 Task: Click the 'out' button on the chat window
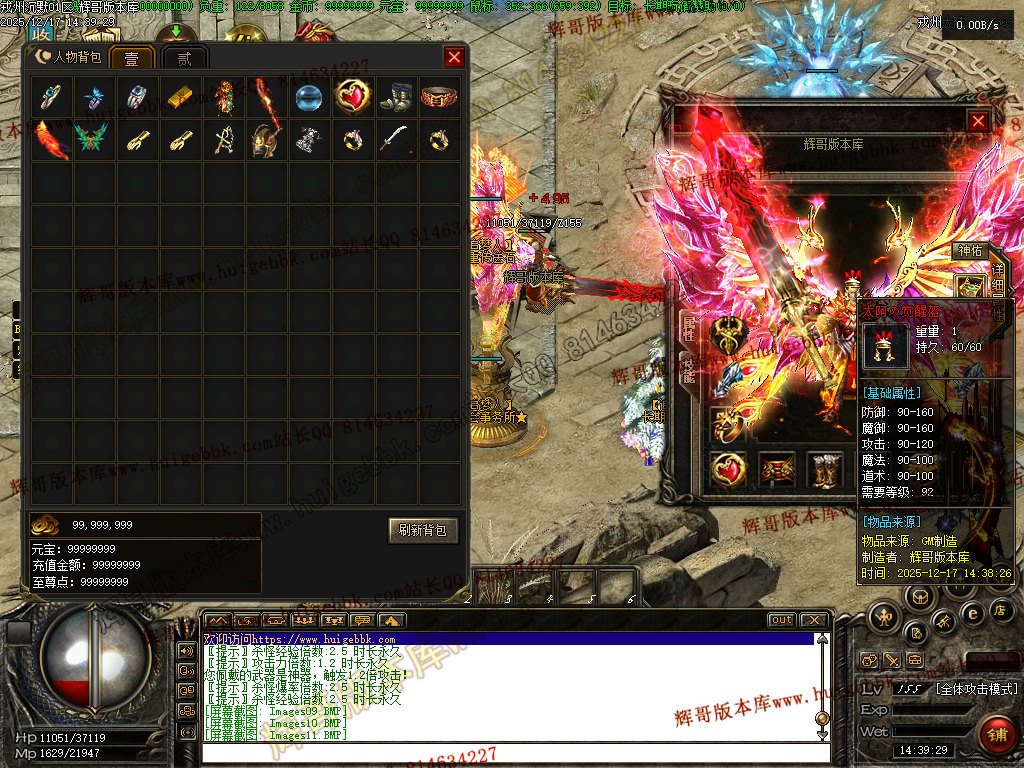tap(782, 620)
